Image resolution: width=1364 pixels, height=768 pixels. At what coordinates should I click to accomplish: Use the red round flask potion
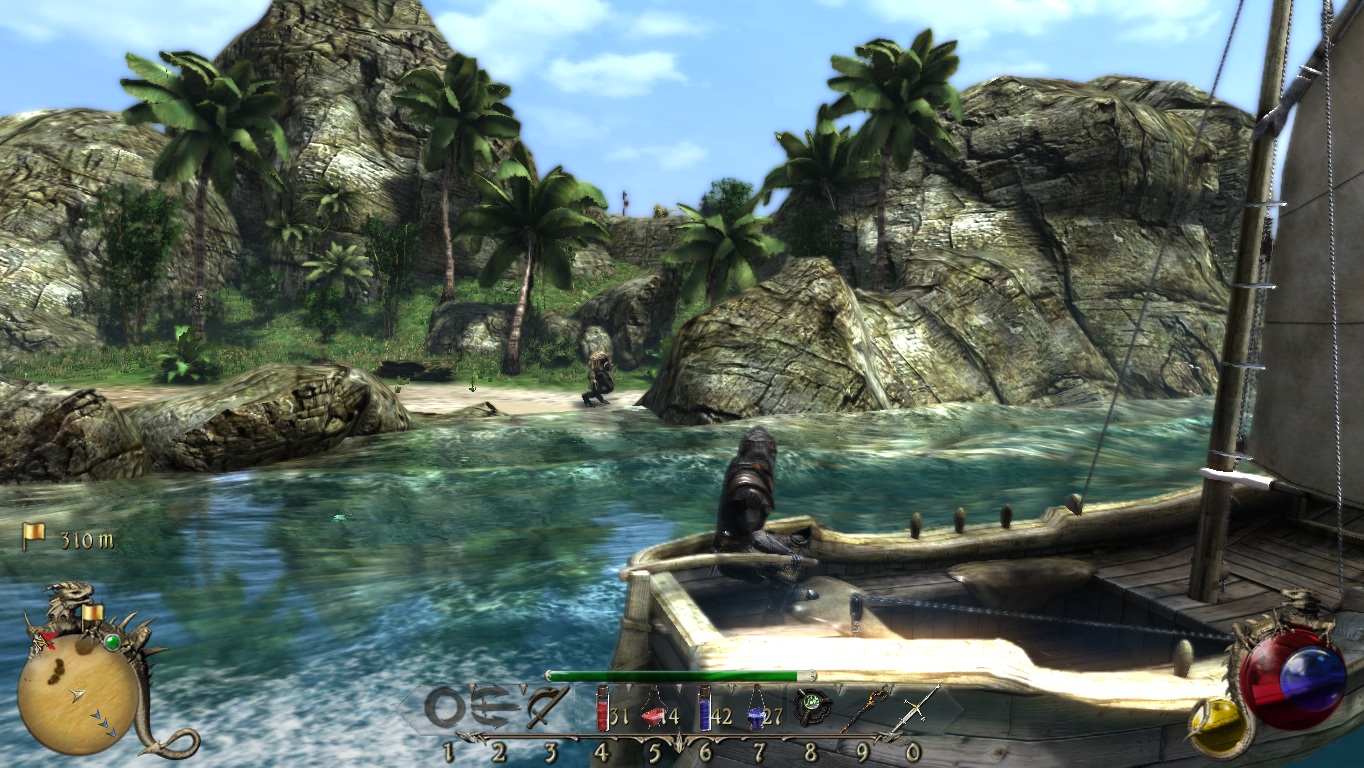pos(653,714)
